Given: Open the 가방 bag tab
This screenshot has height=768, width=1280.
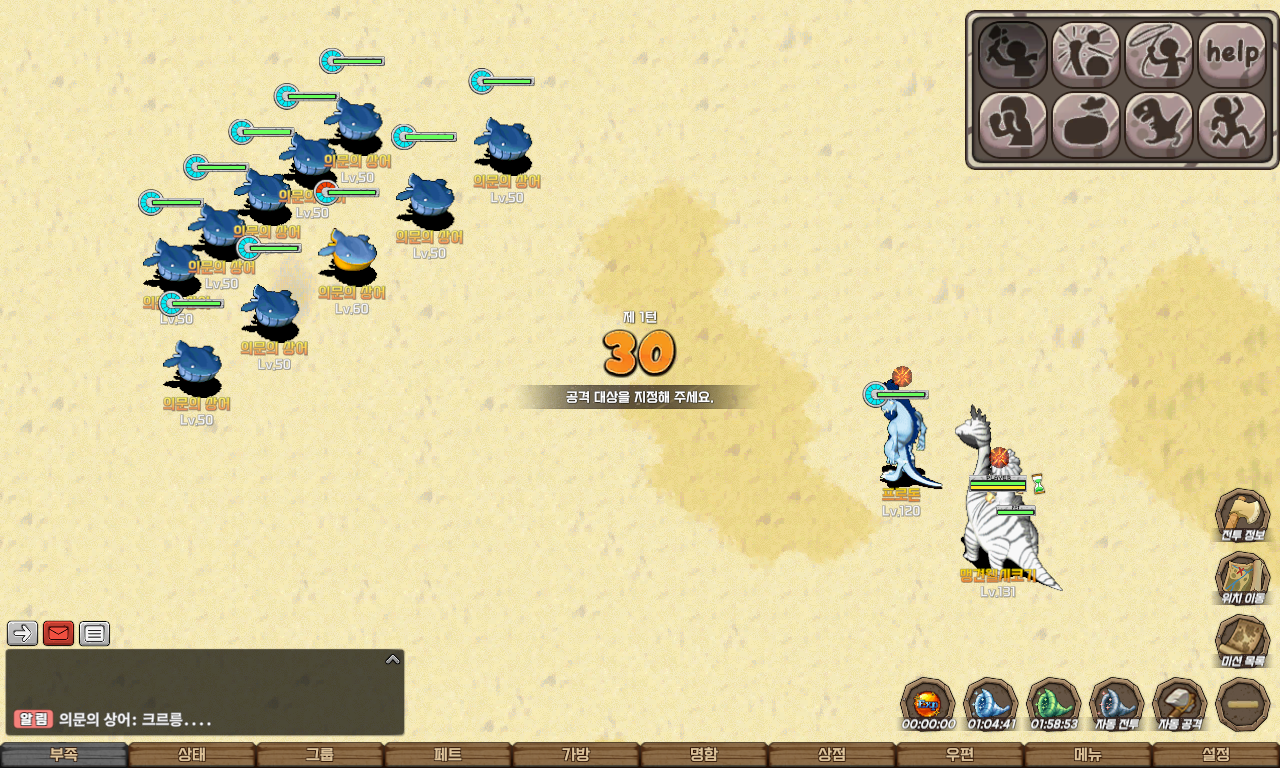Looking at the screenshot, I should tap(576, 755).
